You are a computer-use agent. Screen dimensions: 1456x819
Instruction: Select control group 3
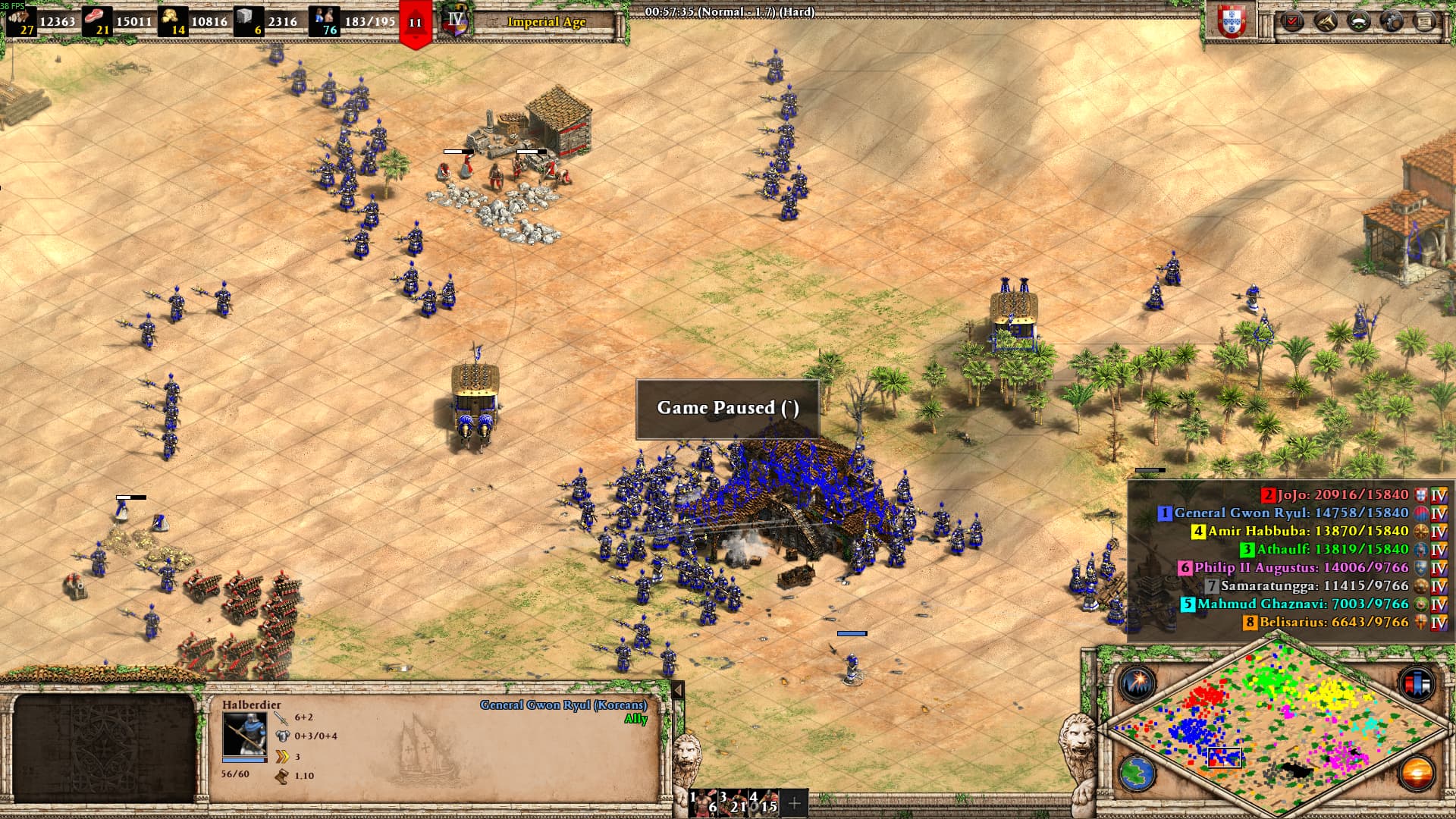733,802
